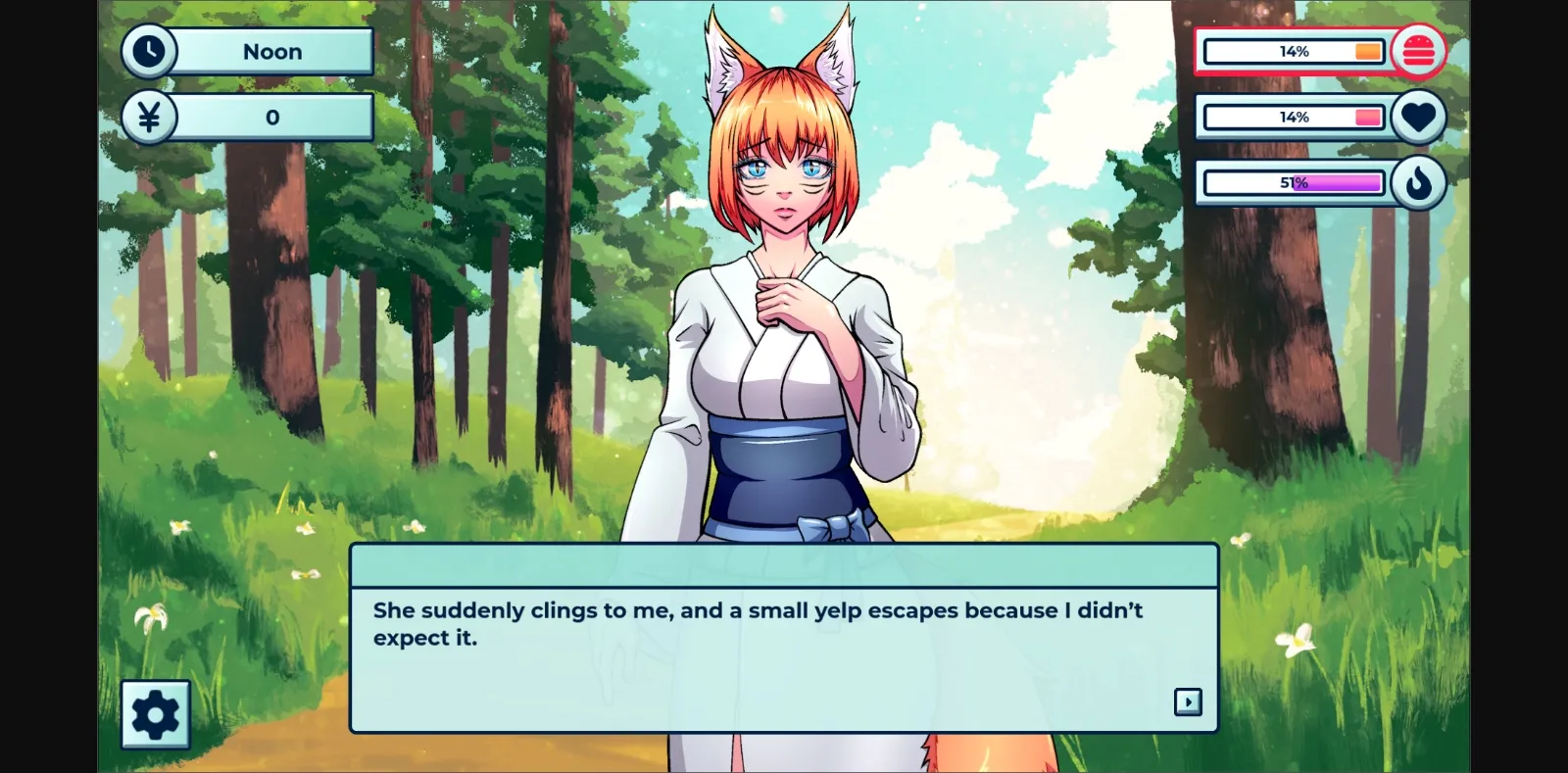Click the dialogue advance arrow

click(1189, 702)
